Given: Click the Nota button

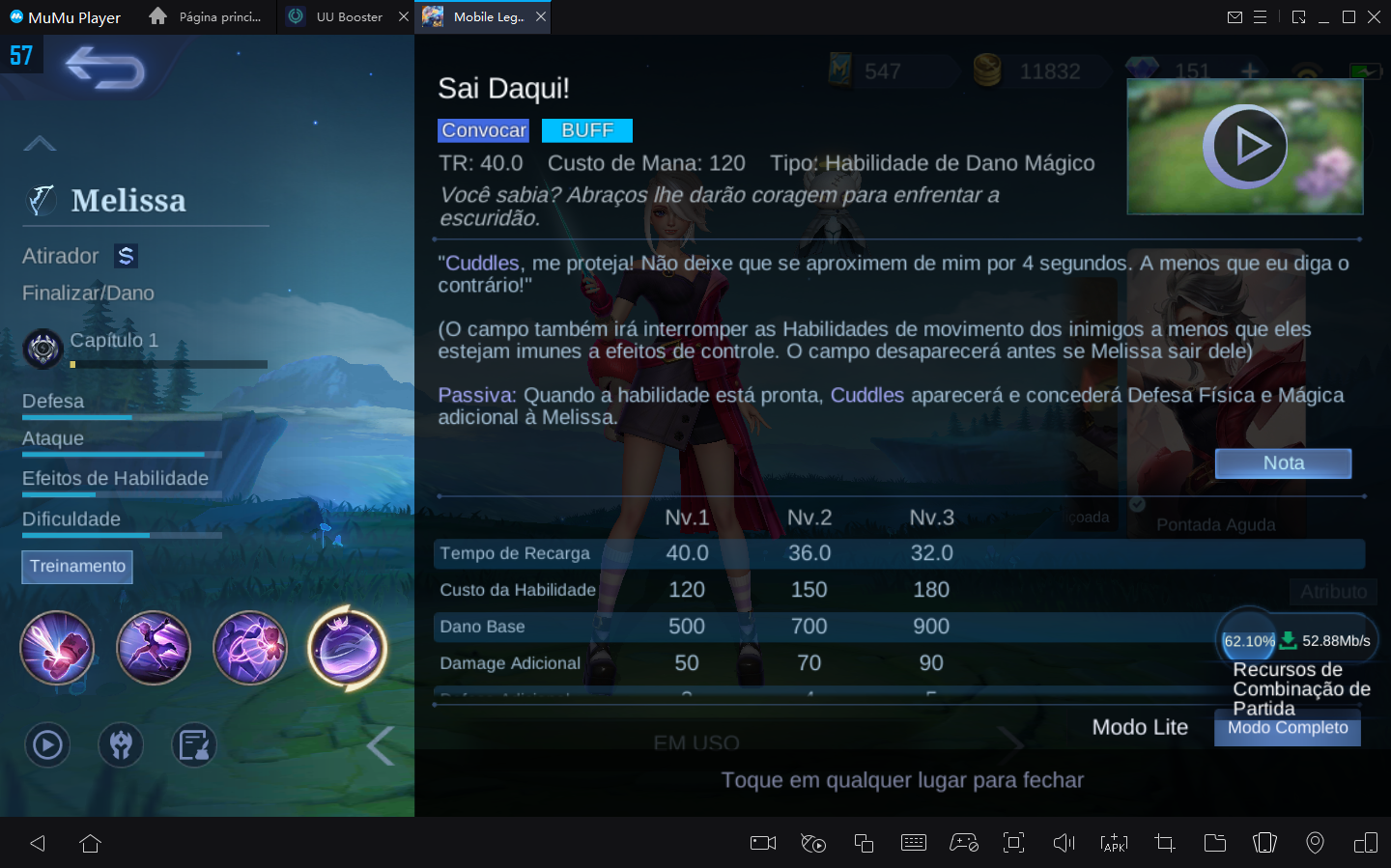Looking at the screenshot, I should (x=1283, y=463).
